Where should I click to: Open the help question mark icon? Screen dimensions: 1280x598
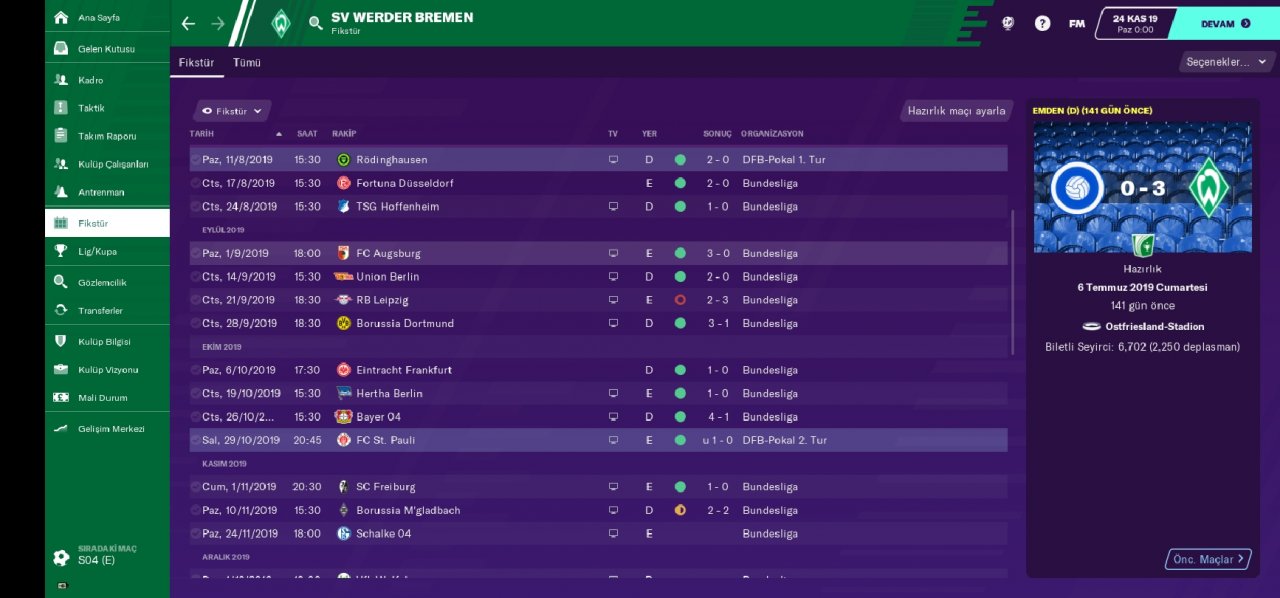click(1042, 23)
